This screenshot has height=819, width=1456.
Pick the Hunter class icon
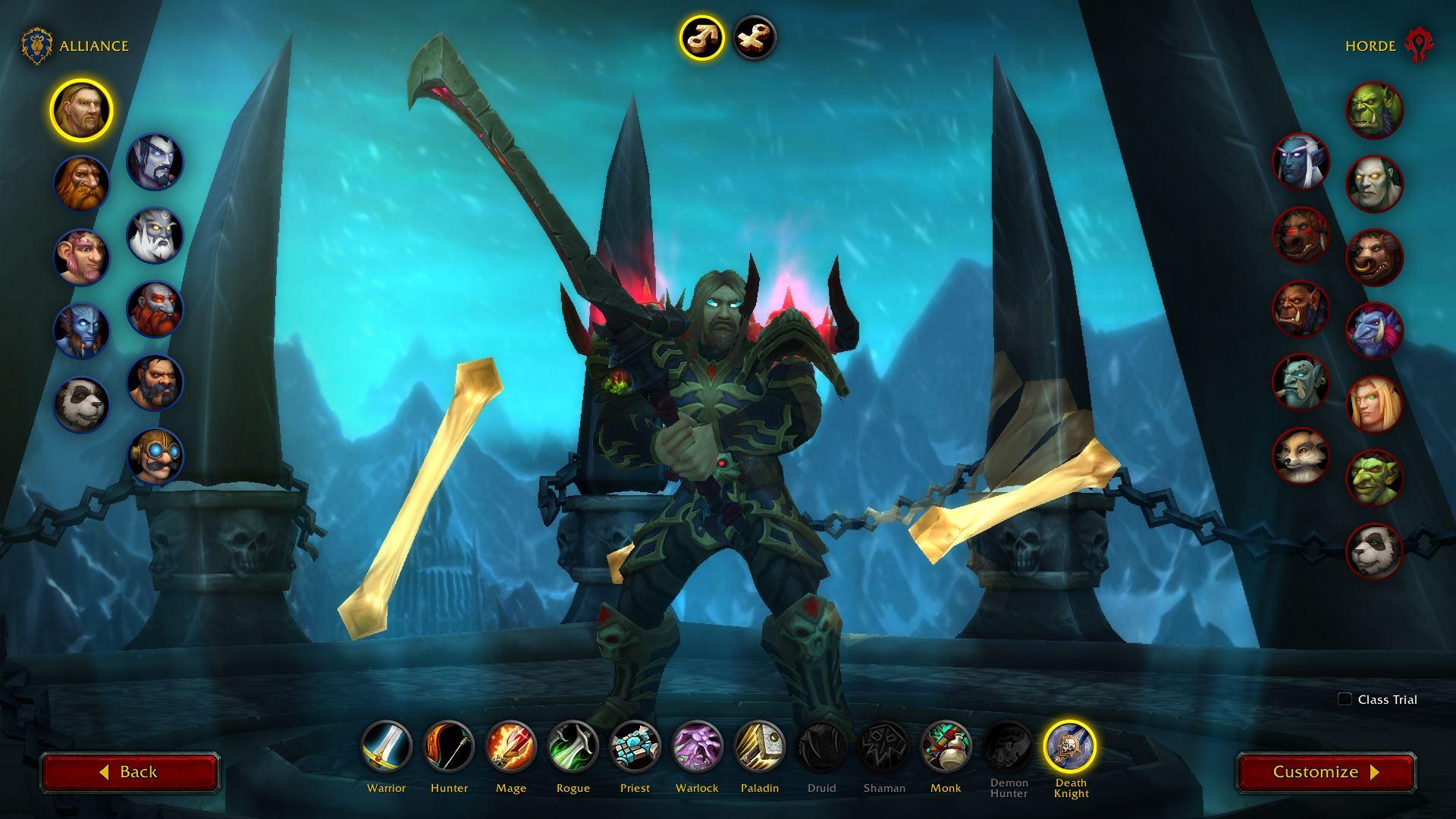pyautogui.click(x=449, y=747)
